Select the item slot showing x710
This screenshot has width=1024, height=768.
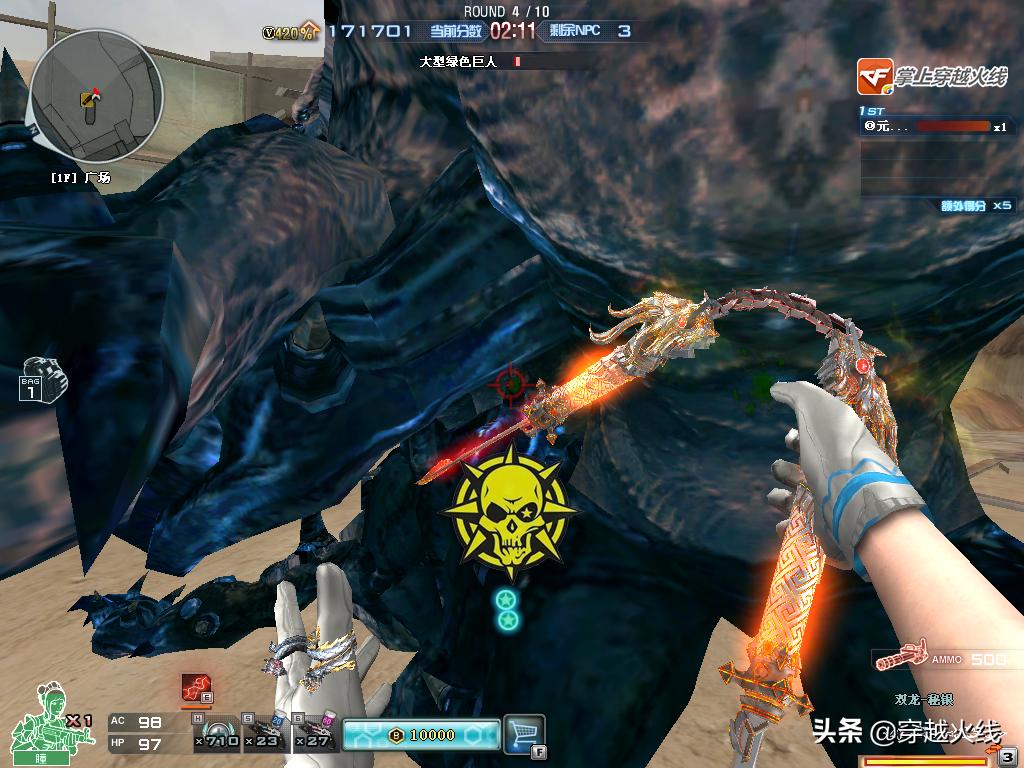pyautogui.click(x=216, y=734)
